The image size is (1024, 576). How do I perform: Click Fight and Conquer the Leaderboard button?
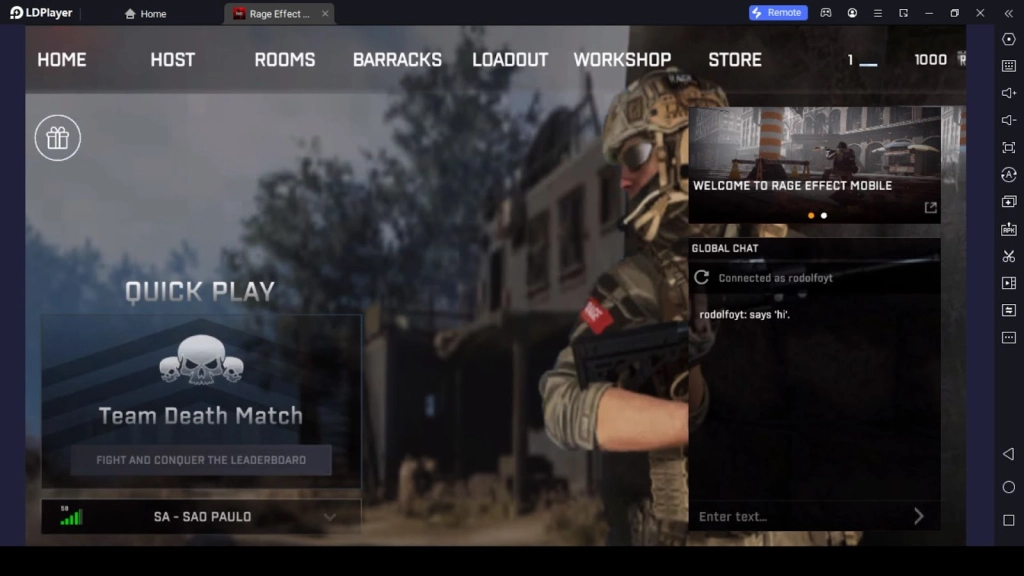201,460
